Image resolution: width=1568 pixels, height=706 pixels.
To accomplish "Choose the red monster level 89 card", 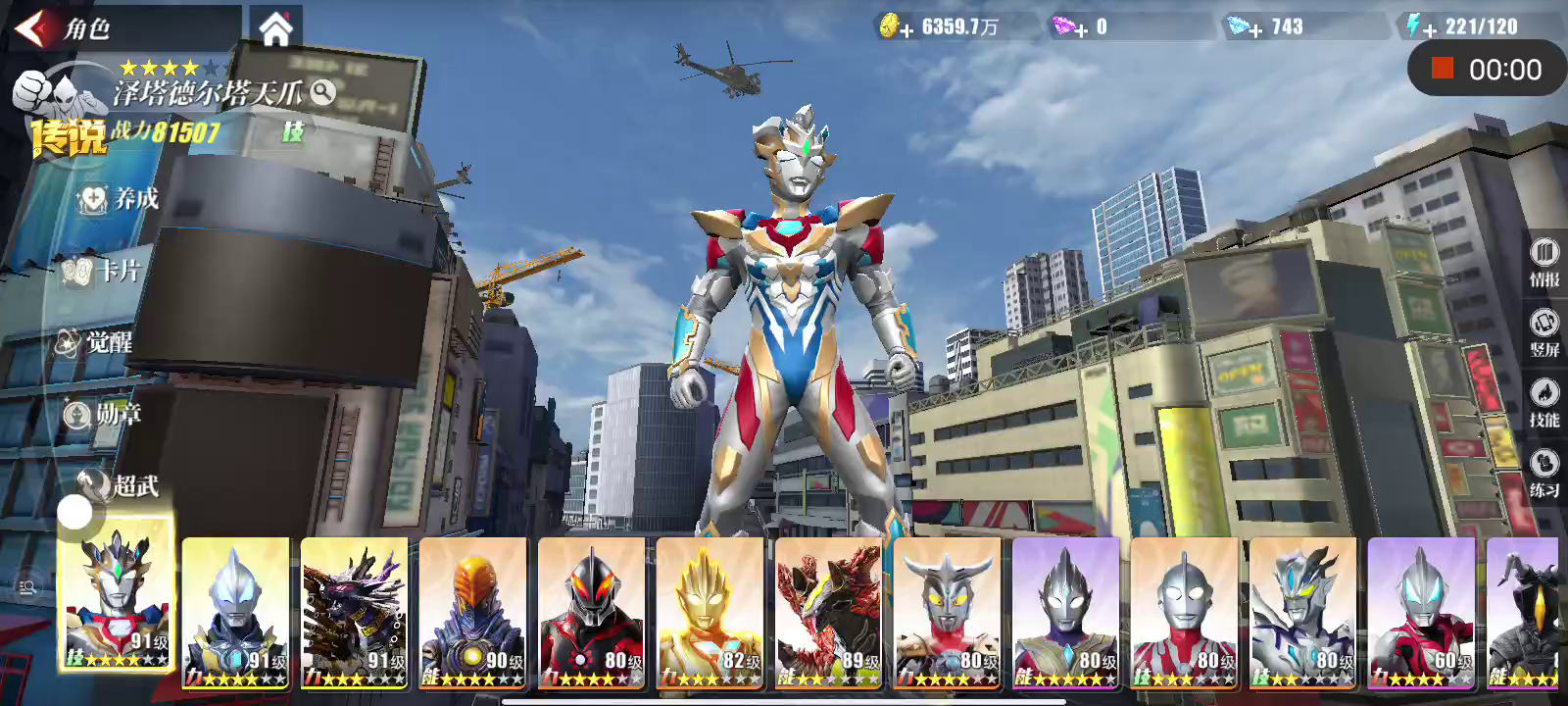I will (x=829, y=611).
